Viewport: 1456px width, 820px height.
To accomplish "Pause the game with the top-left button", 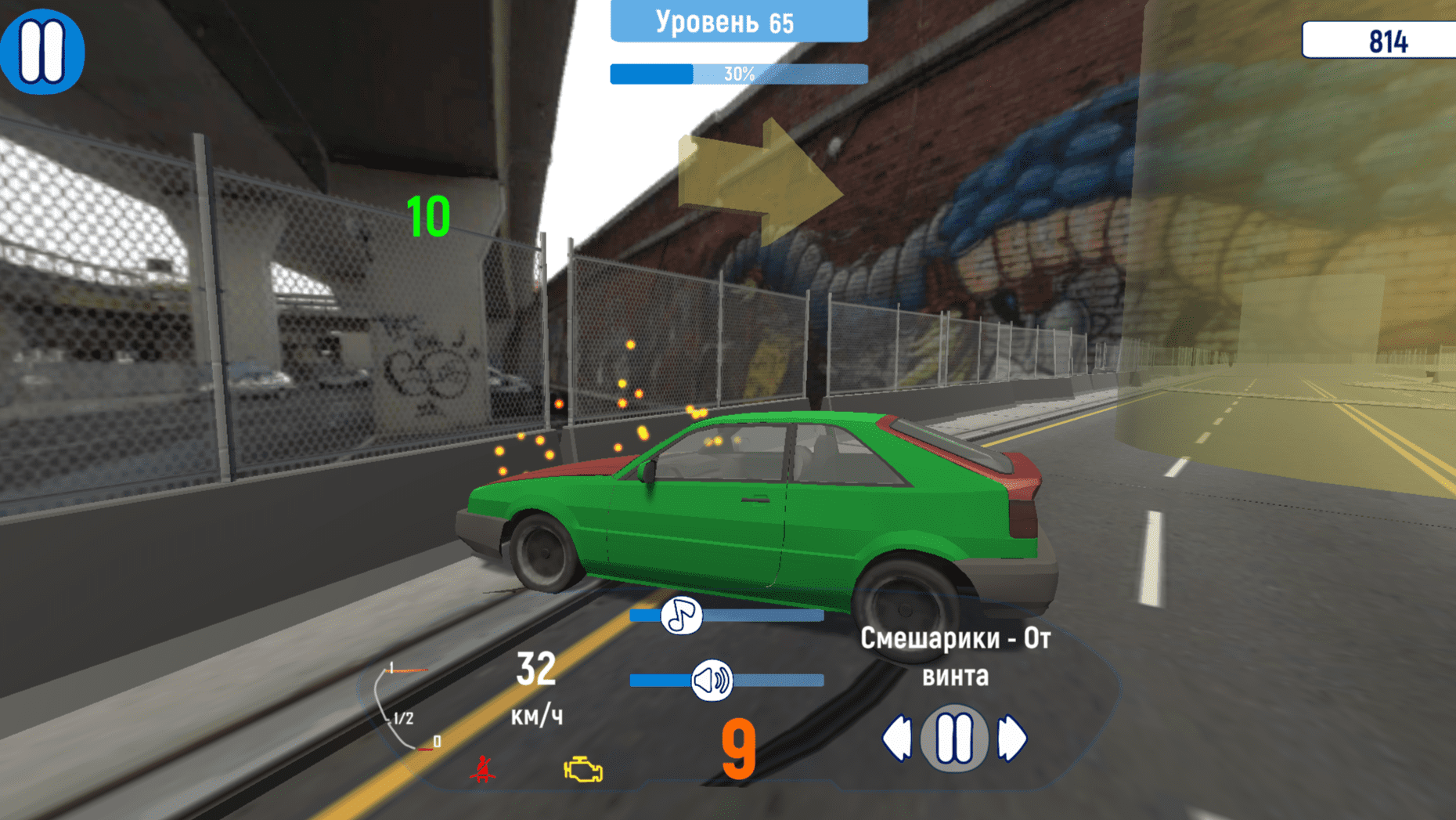I will click(43, 50).
